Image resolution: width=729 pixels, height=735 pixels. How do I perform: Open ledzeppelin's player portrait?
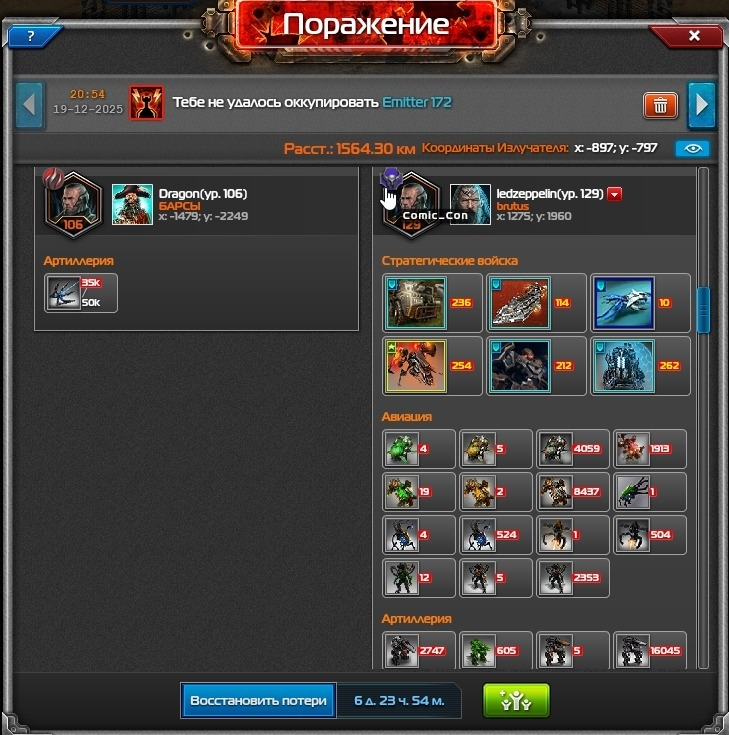pos(470,203)
